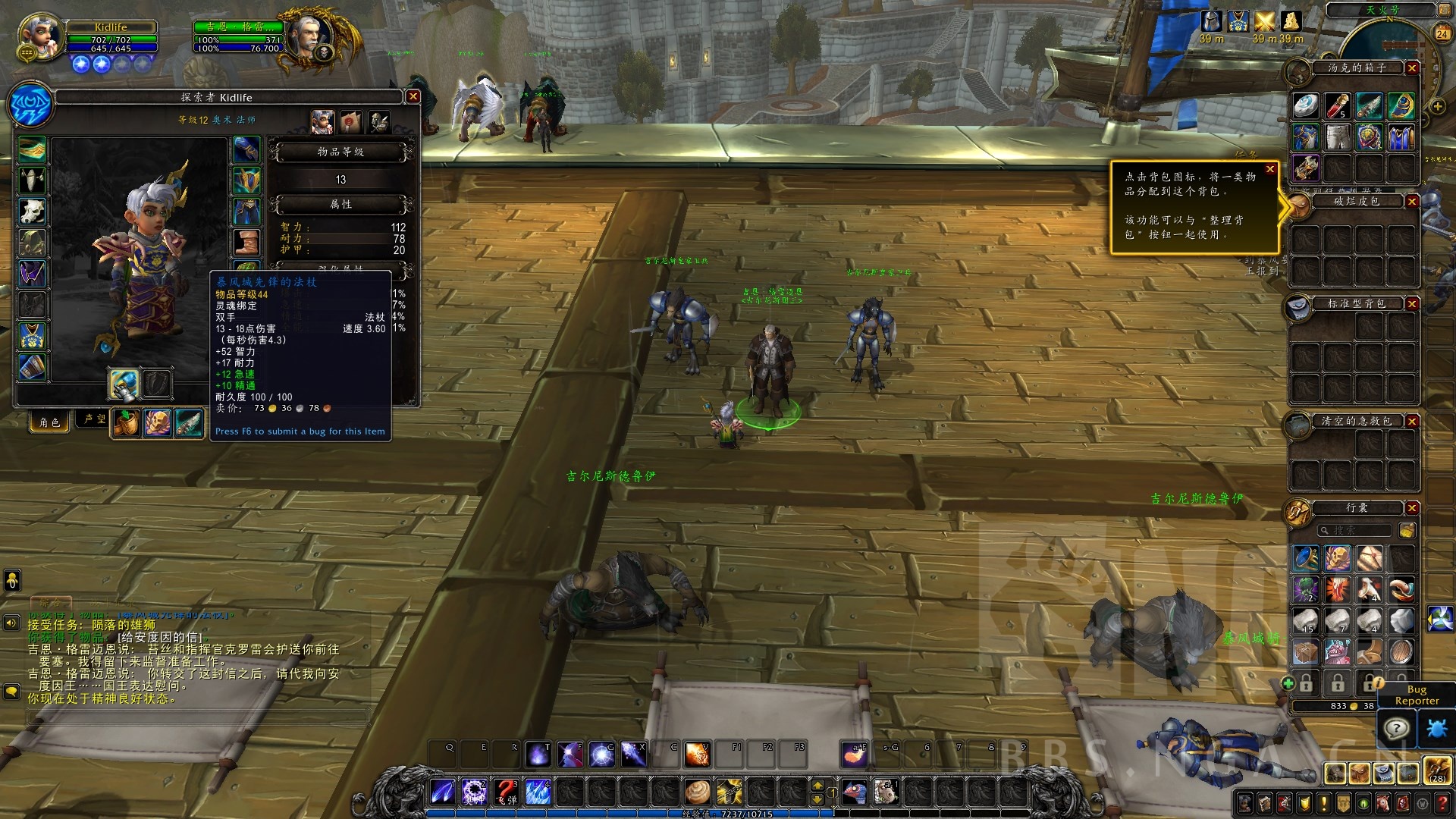Open the red question mark help menu button
The image size is (1456, 819).
[1442, 802]
